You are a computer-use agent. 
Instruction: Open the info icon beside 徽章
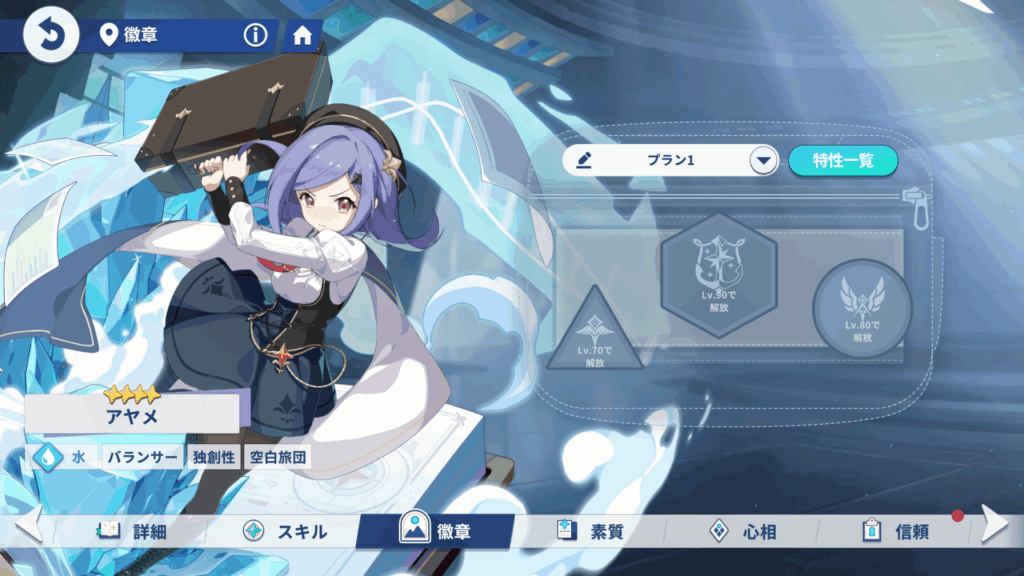pyautogui.click(x=256, y=36)
